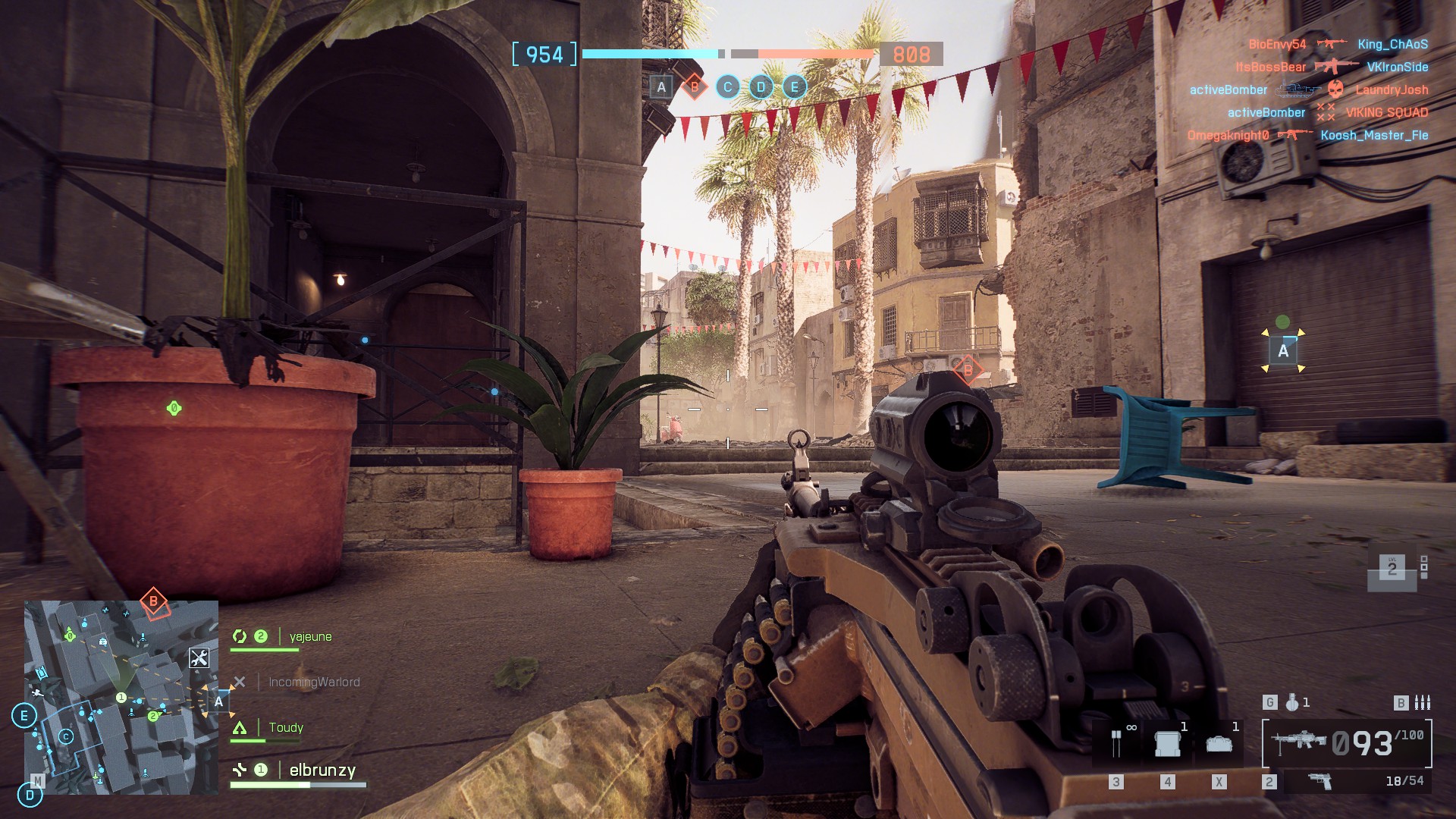Click the circled E marker beside the minimap
Viewport: 1456px width, 819px height.
24,715
